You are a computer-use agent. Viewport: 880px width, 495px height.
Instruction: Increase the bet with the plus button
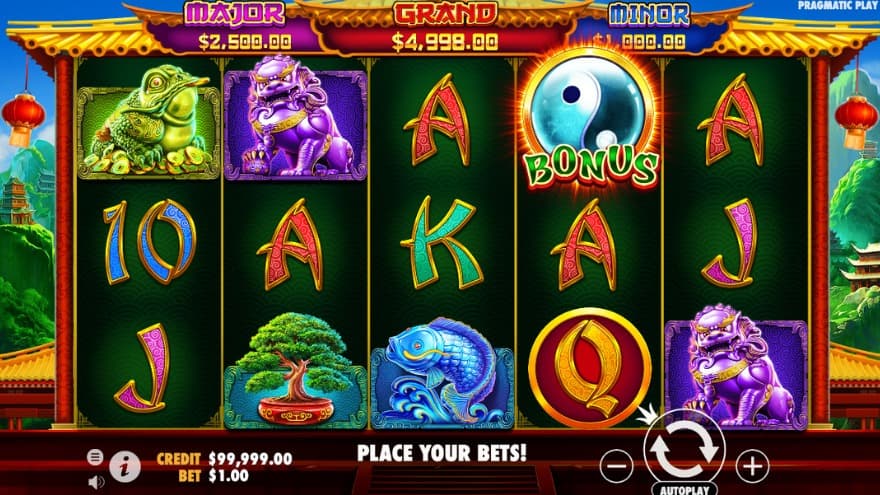[x=751, y=465]
